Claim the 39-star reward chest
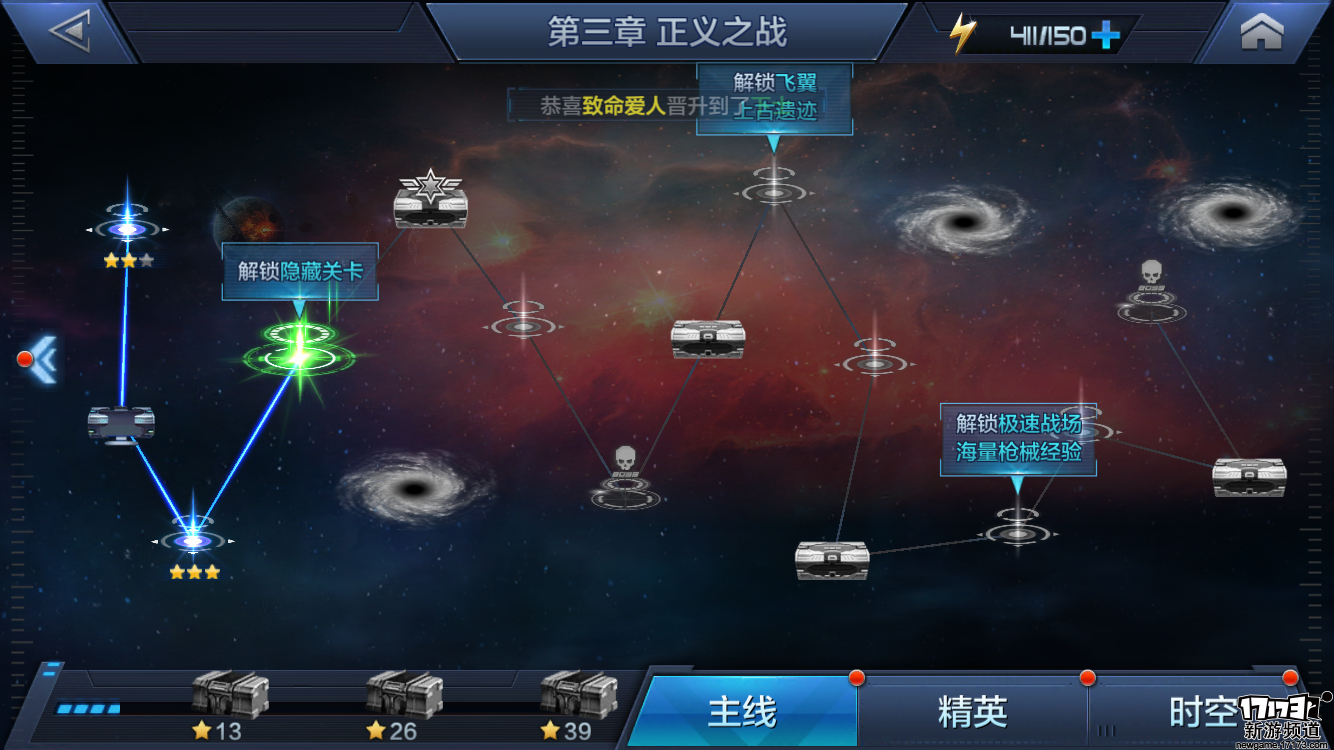The image size is (1334, 750). click(x=578, y=694)
